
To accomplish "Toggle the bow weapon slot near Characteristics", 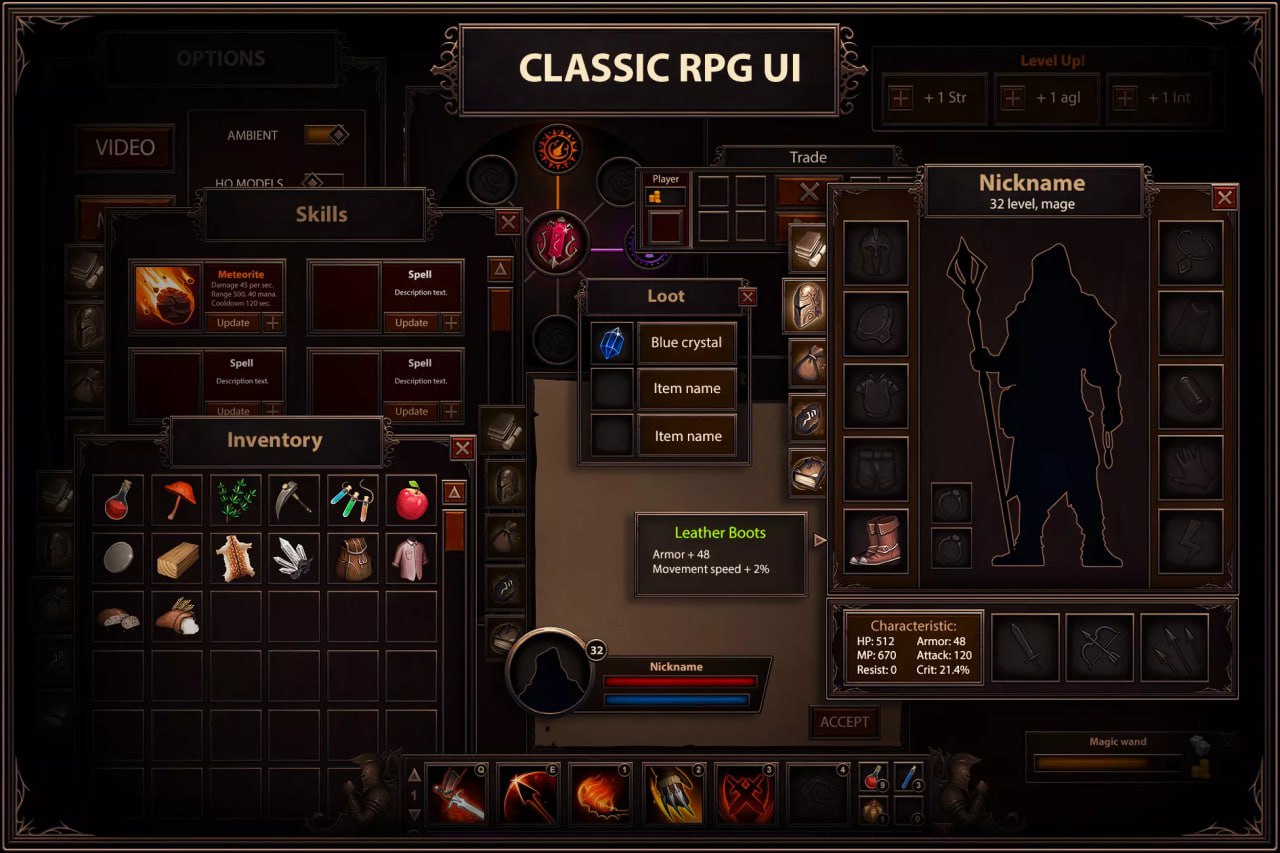I will click(x=1101, y=645).
